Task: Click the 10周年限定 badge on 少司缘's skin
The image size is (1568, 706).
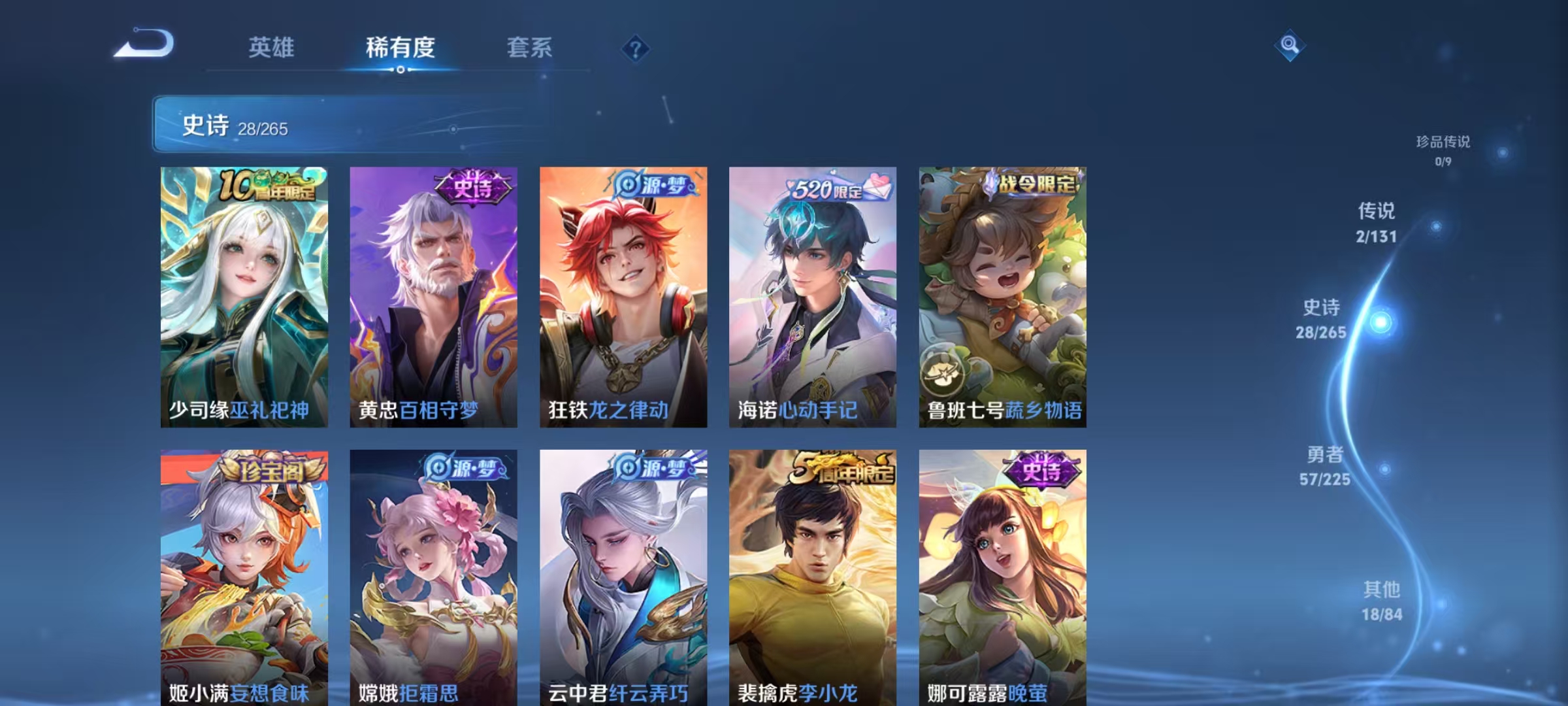Action: pyautogui.click(x=270, y=186)
